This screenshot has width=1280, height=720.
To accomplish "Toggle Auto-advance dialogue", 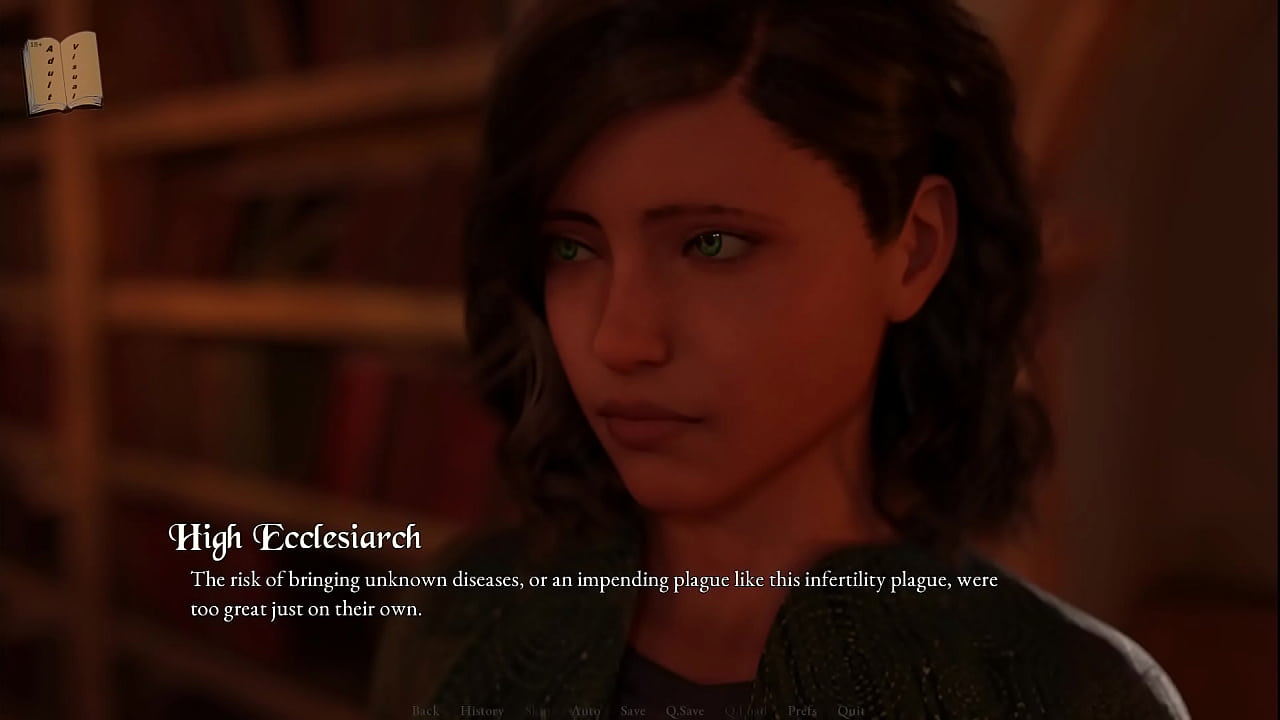I will pos(586,711).
